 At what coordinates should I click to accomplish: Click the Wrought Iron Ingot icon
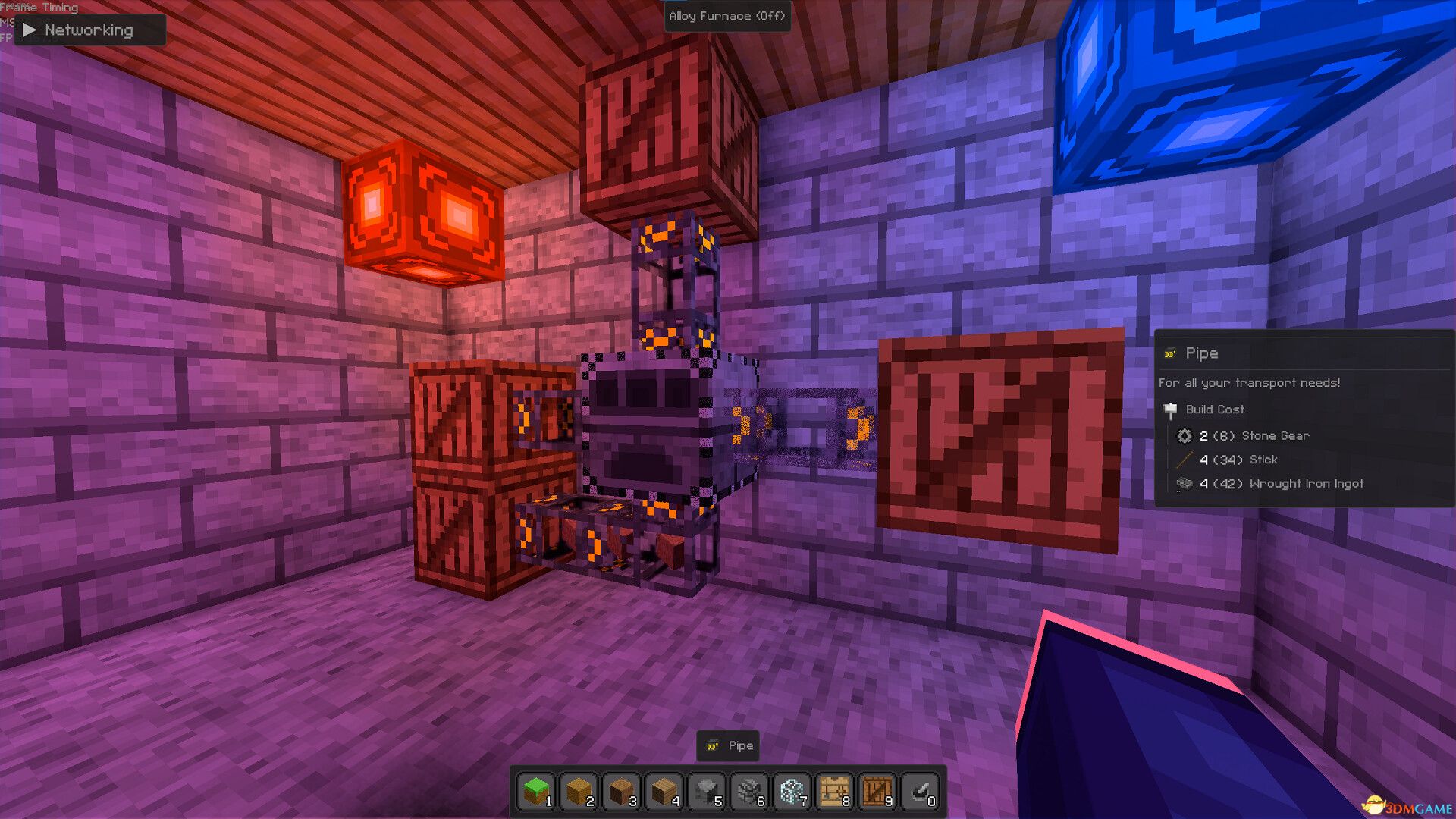(x=1184, y=483)
